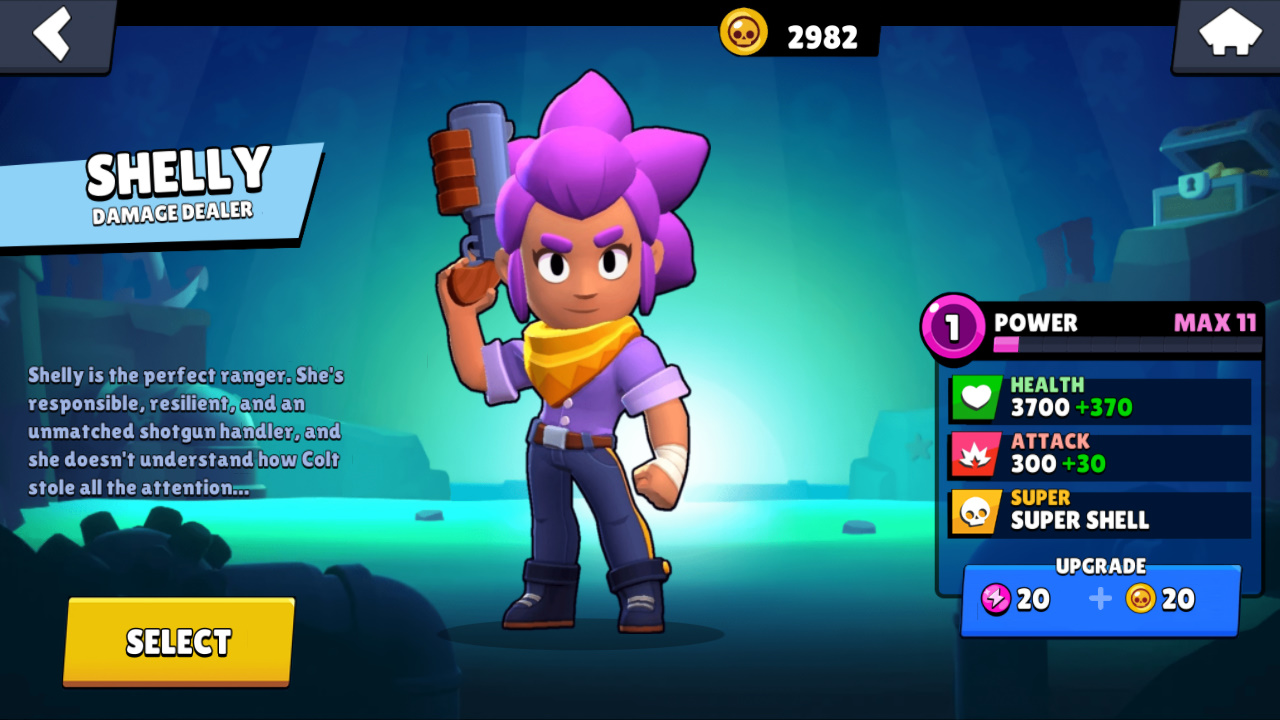Click the pink power progress bar
Viewport: 1280px width, 720px height.
pos(1010,344)
